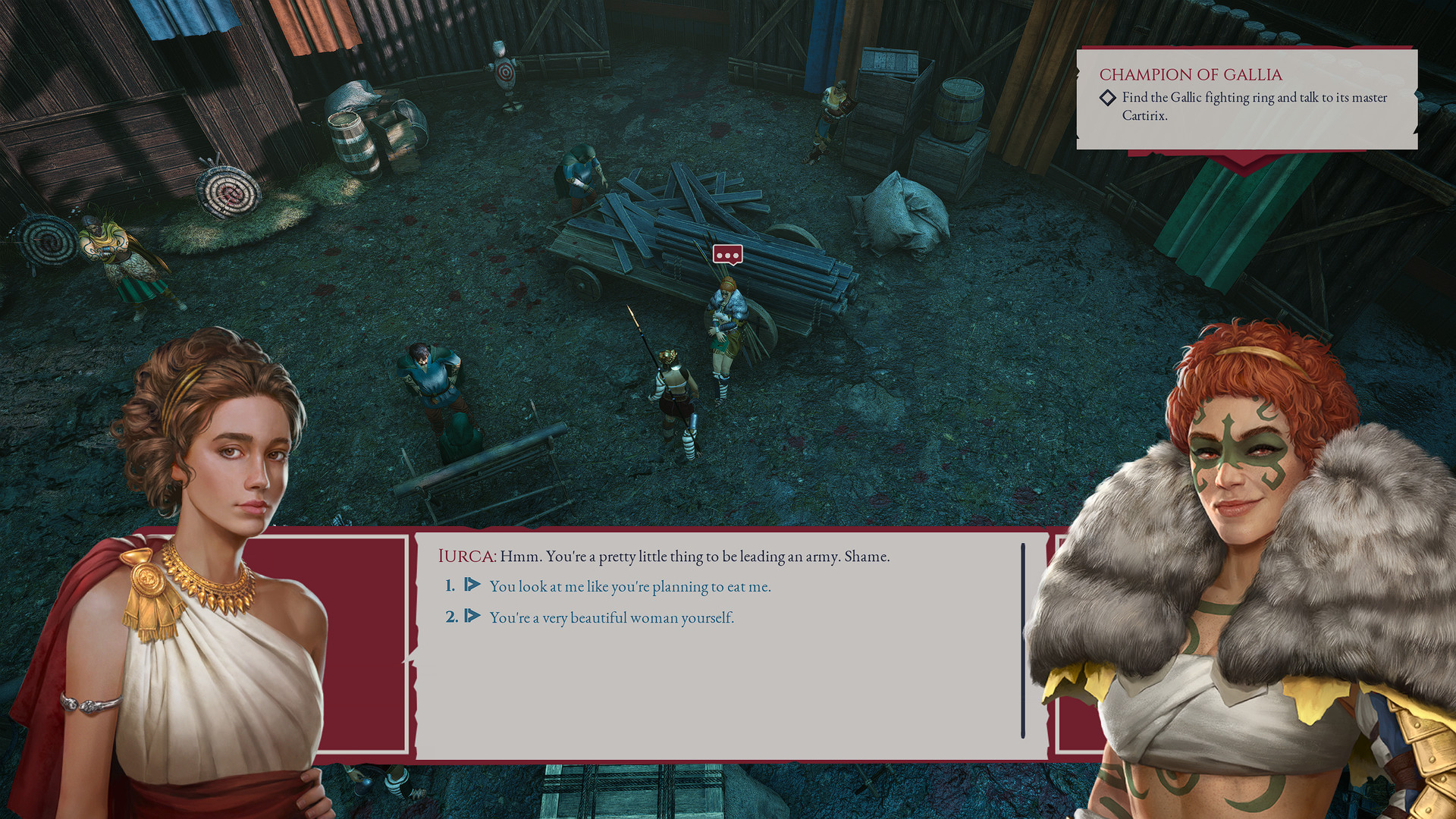Choose reply 'You're a very beautiful woman yourself.'

tap(610, 617)
